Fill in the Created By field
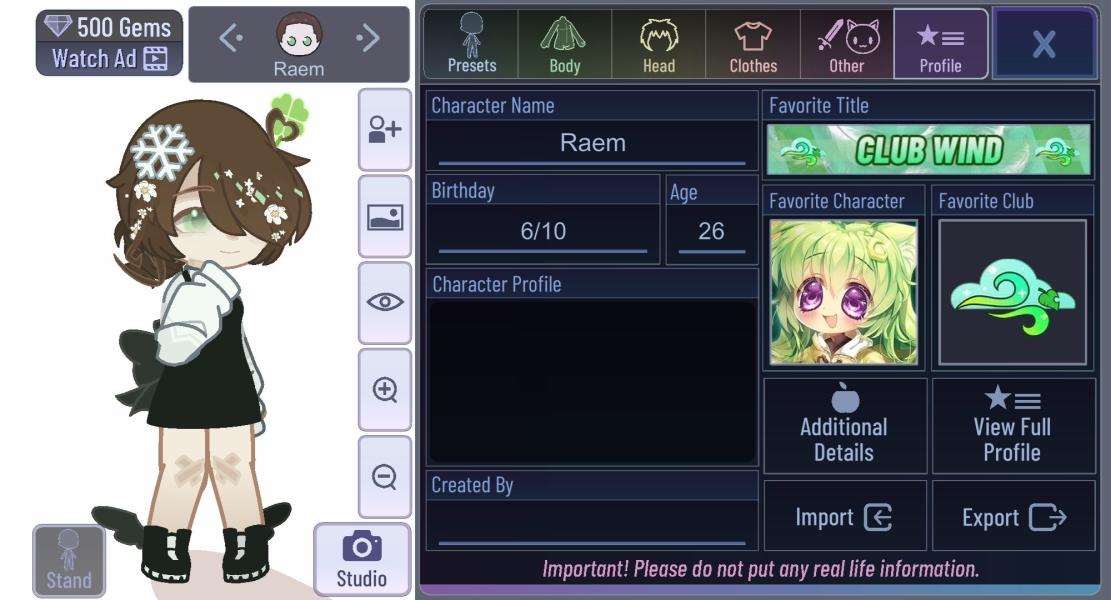 click(x=592, y=524)
